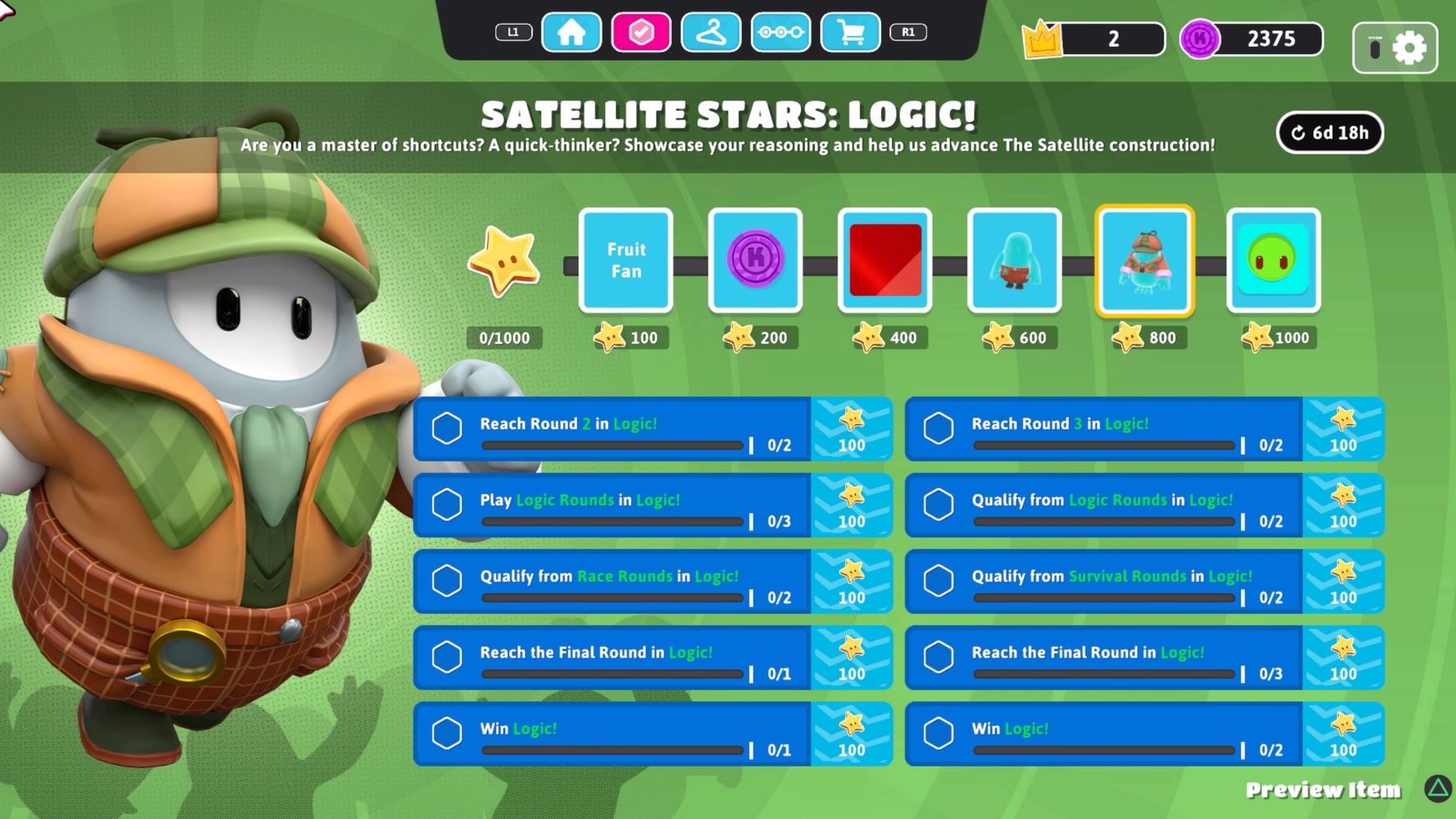
Task: Switch to the home menu tab
Action: 571,33
